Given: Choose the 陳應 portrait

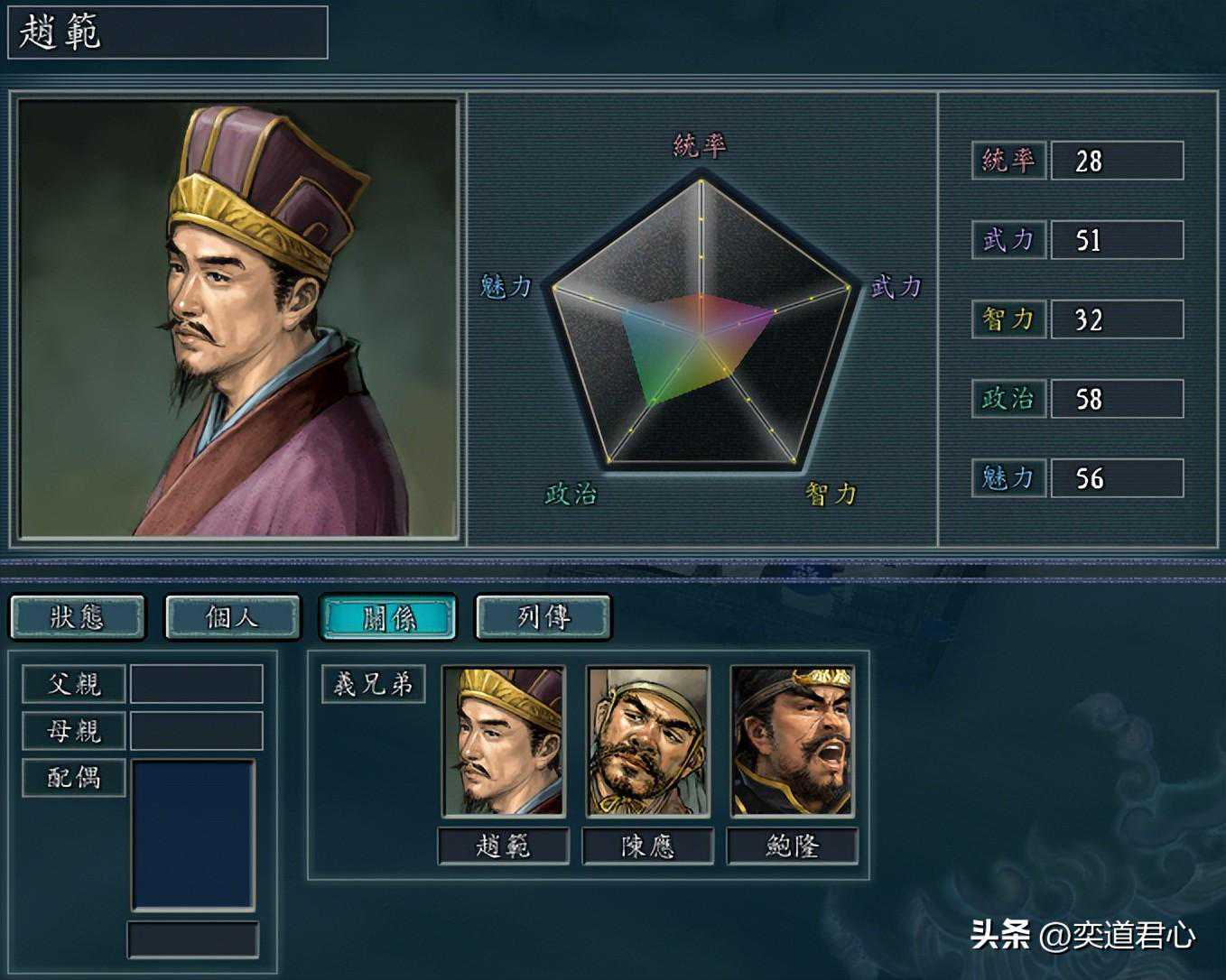Looking at the screenshot, I should (647, 742).
